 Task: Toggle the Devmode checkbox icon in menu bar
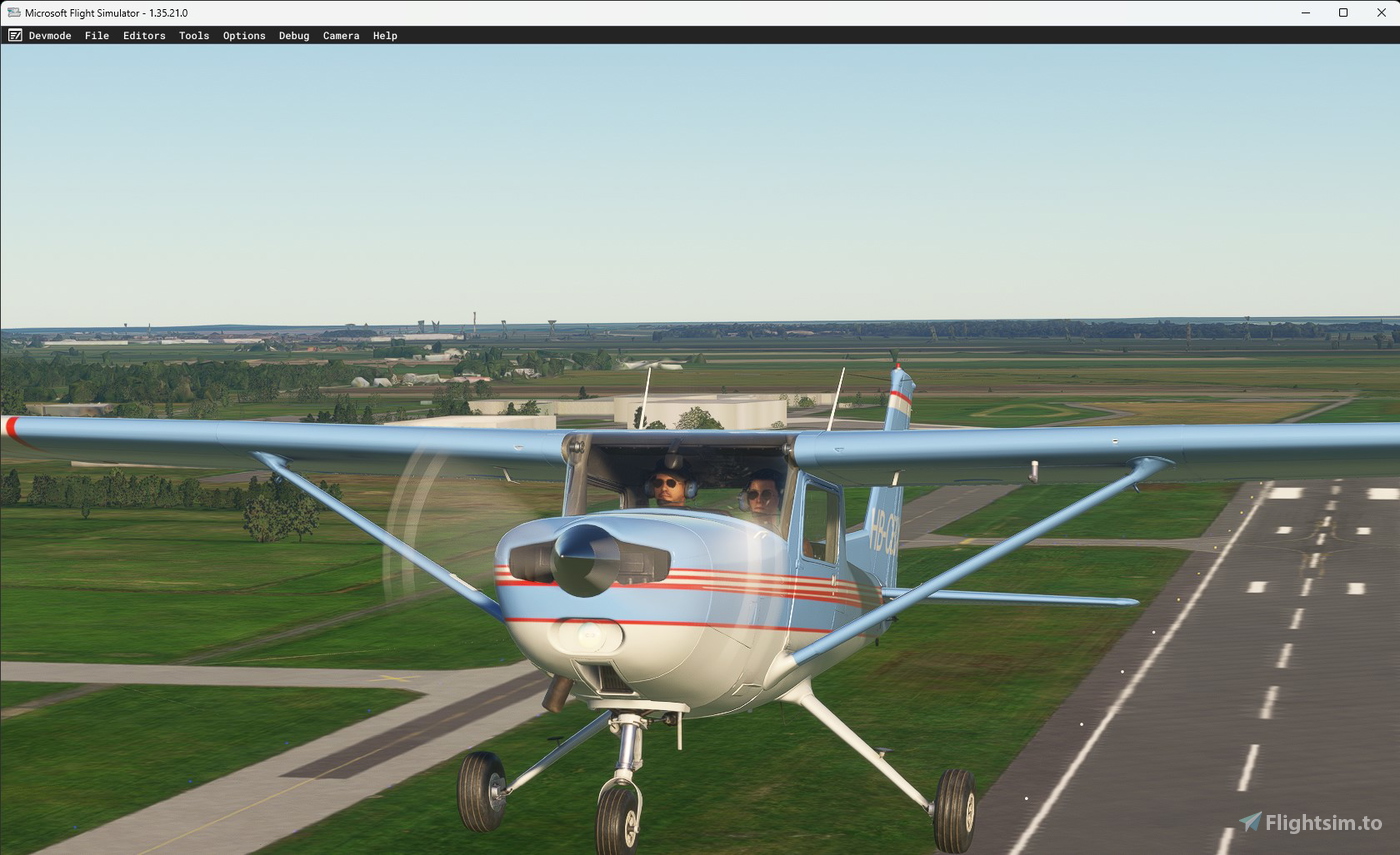pyautogui.click(x=15, y=35)
